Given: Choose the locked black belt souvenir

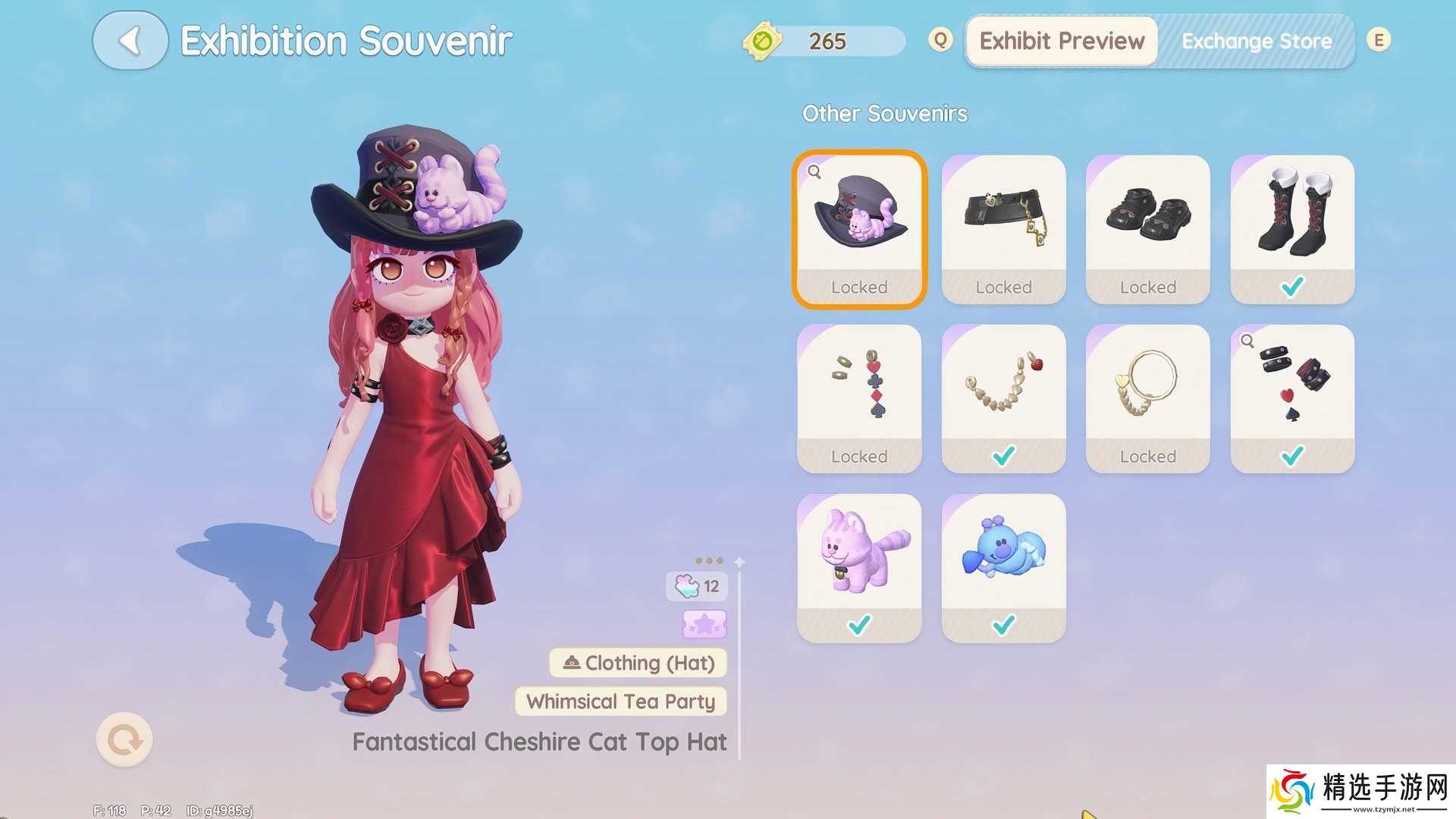Looking at the screenshot, I should point(1003,229).
